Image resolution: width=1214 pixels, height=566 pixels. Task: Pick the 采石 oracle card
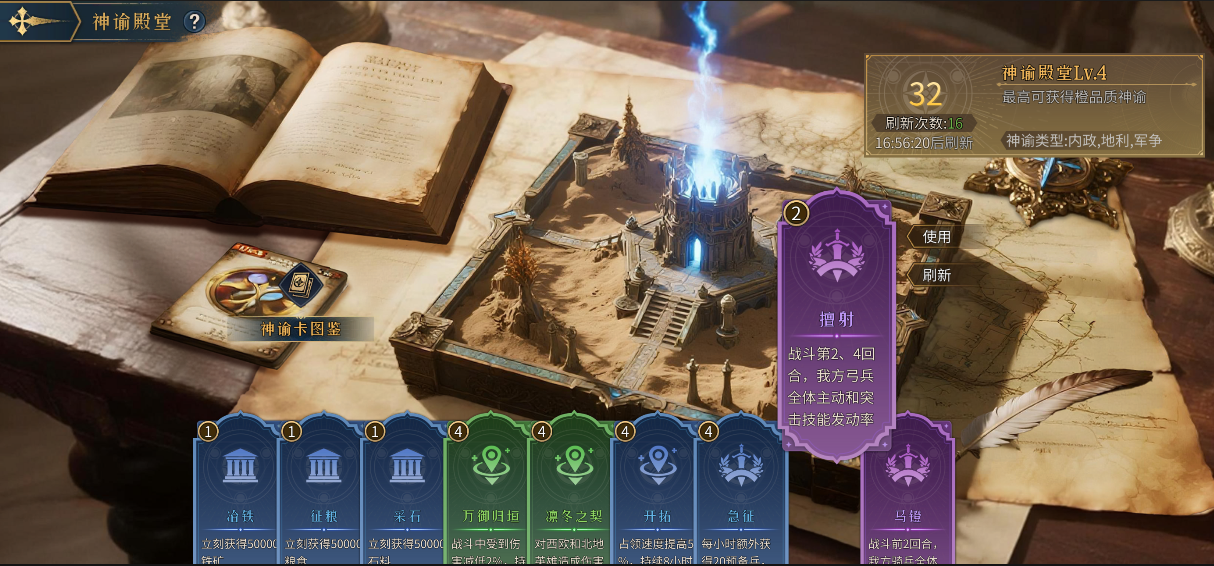(404, 490)
